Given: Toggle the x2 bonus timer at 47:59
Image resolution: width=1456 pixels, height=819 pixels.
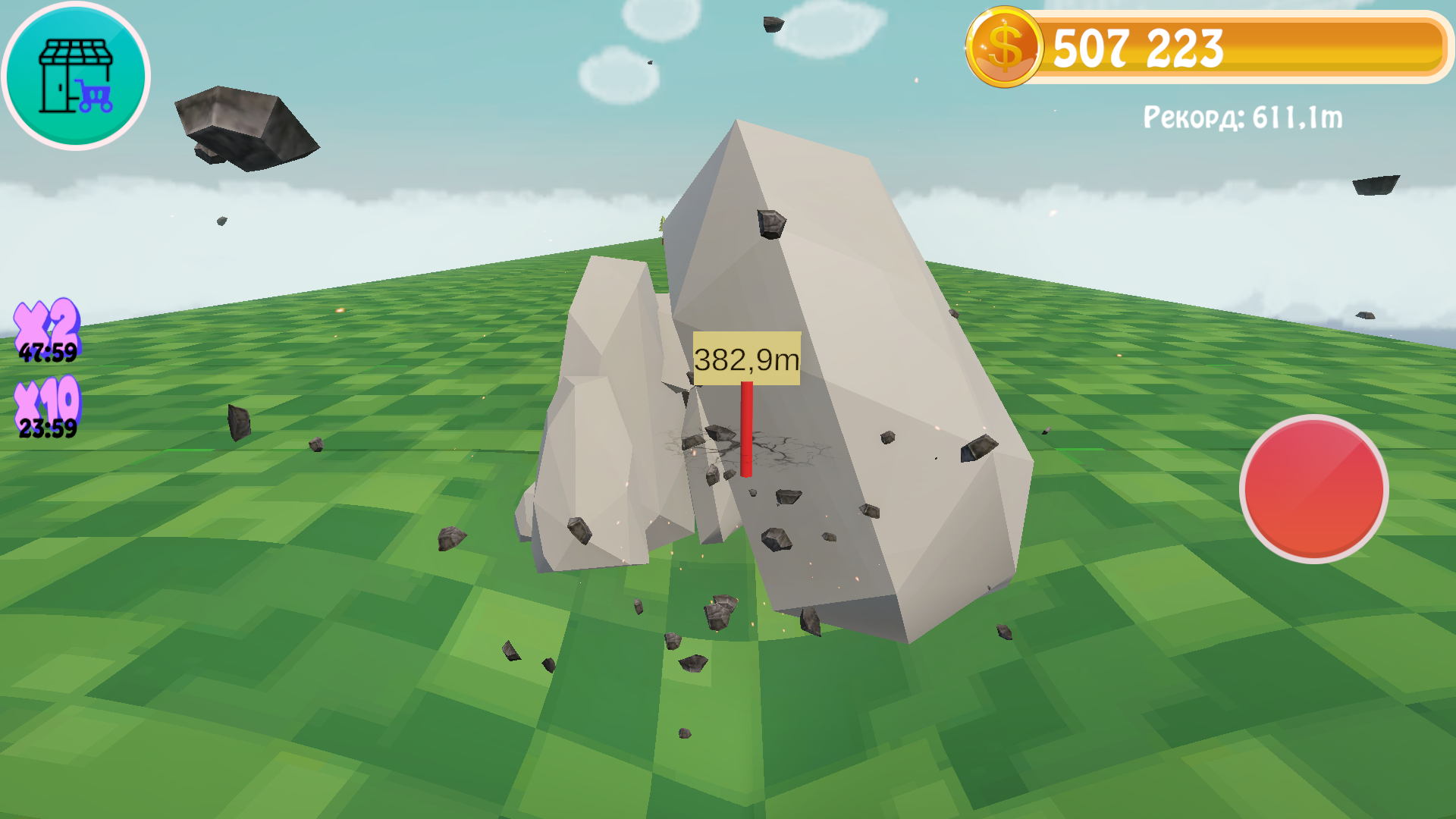Looking at the screenshot, I should tap(47, 353).
